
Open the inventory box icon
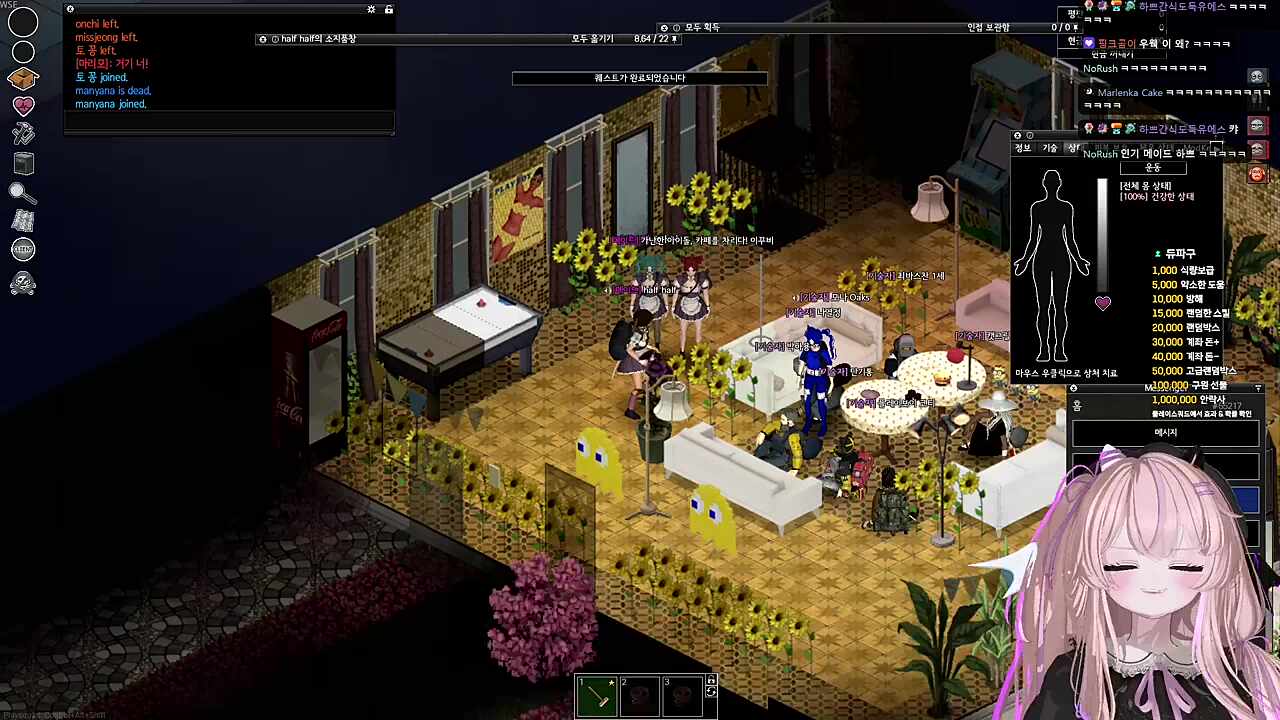point(23,78)
